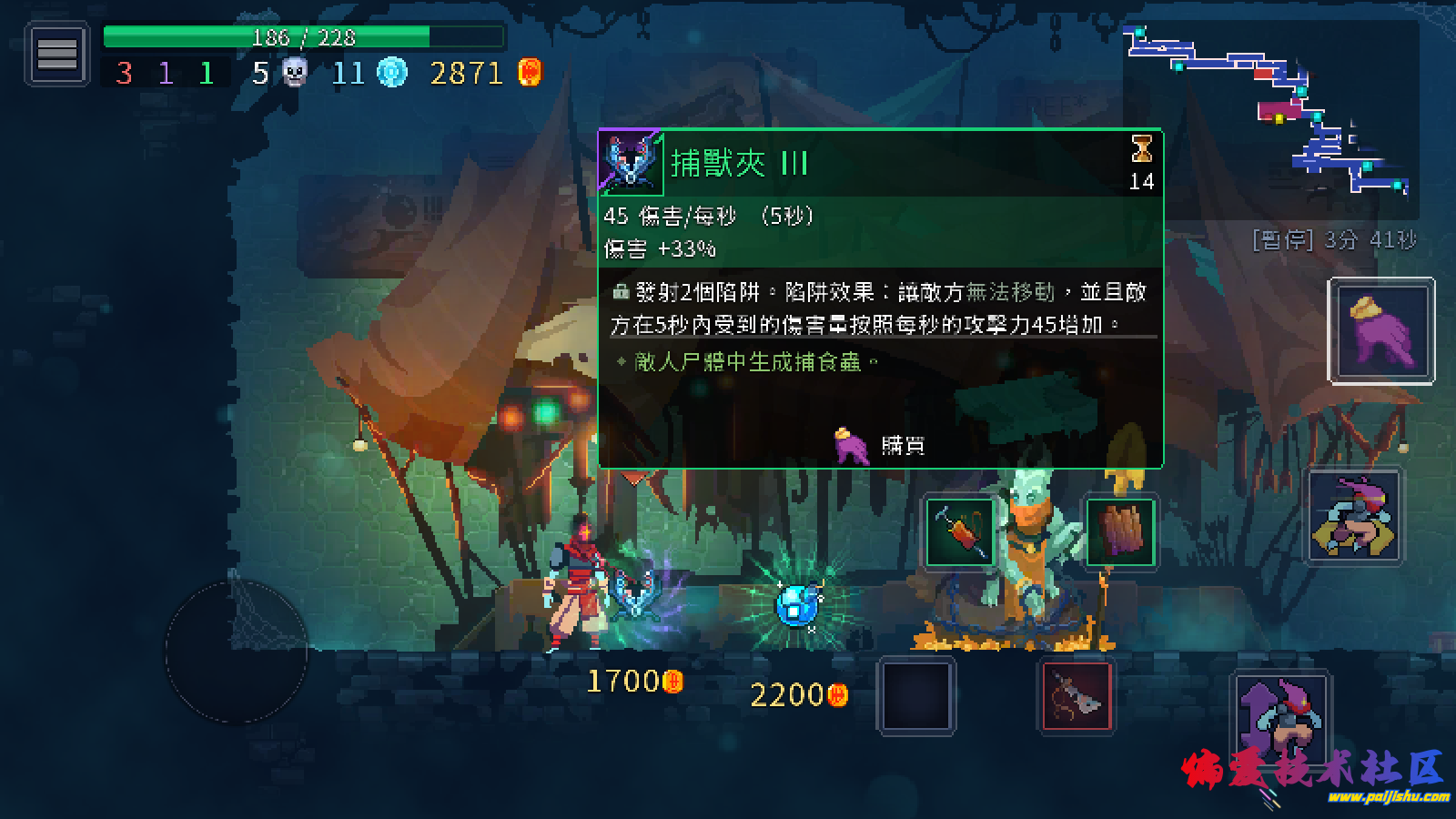Use the syringe weapon slot

pos(959,532)
